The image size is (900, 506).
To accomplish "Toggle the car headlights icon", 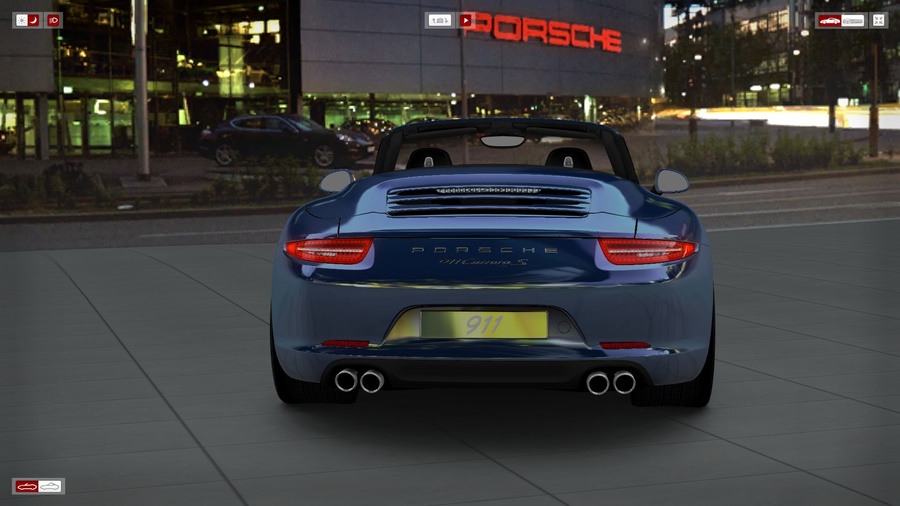I will (x=53, y=20).
